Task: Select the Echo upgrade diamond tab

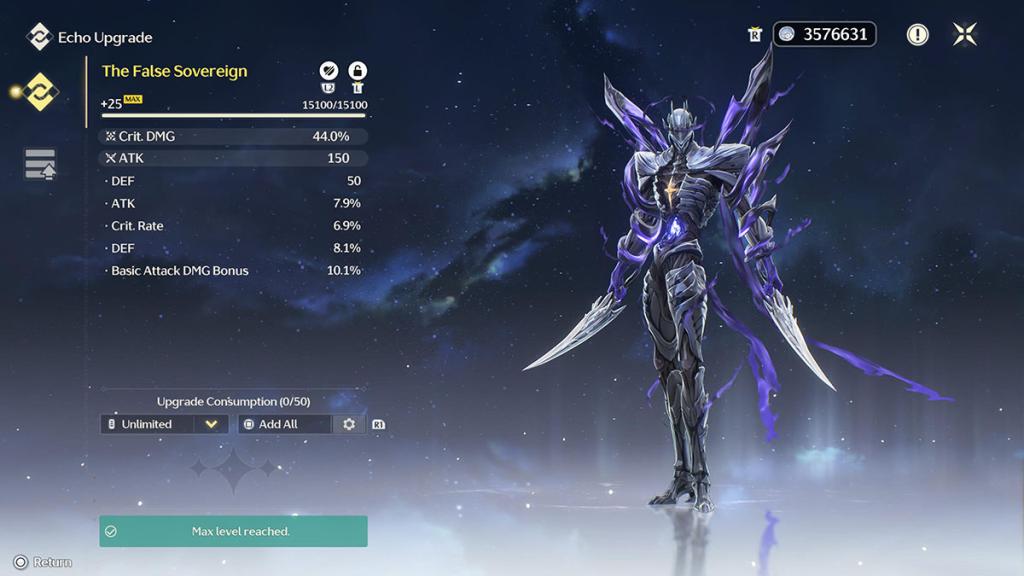Action: click(41, 92)
